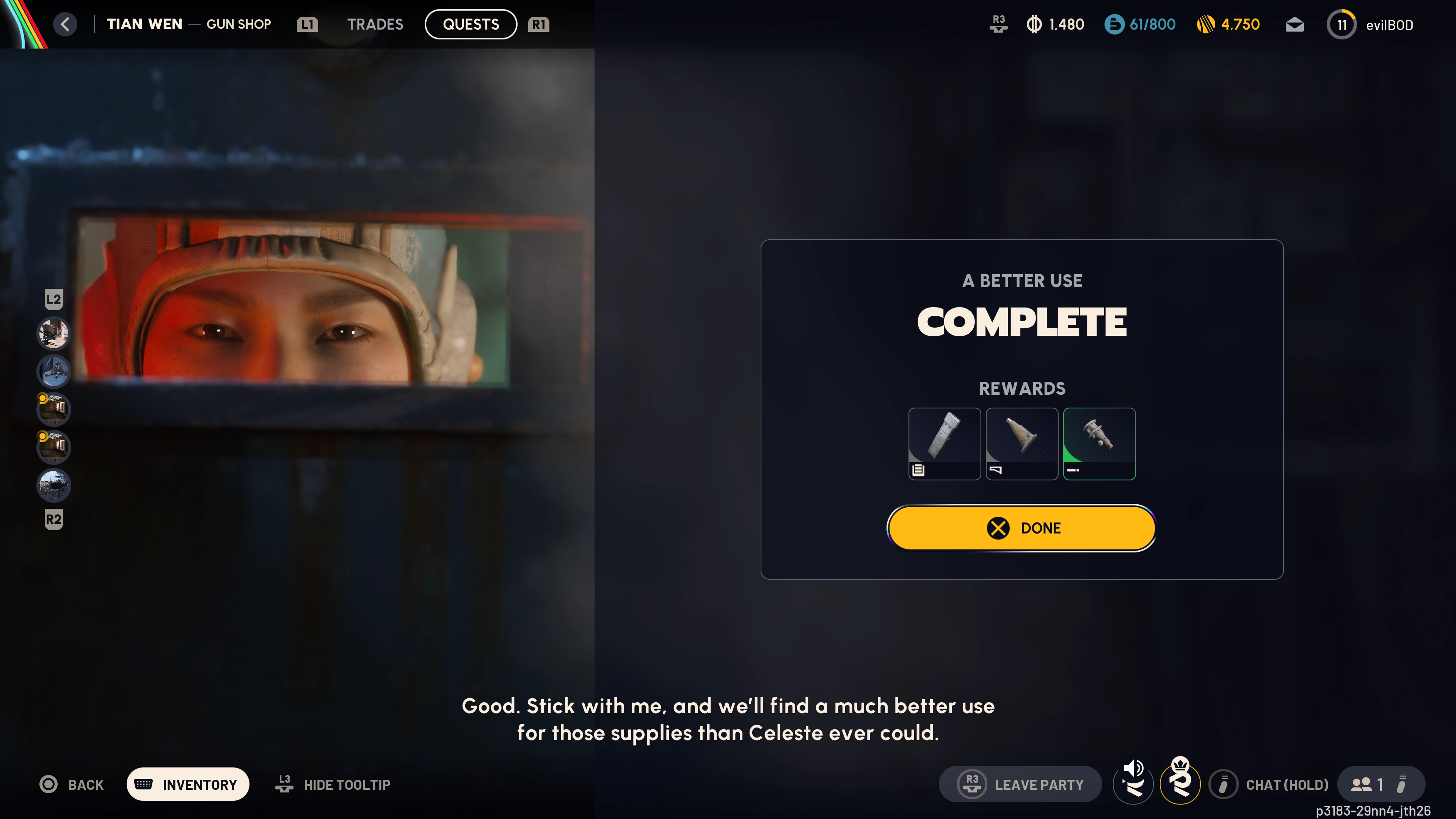Open the mail envelope icon
1456x819 pixels.
click(x=1294, y=24)
